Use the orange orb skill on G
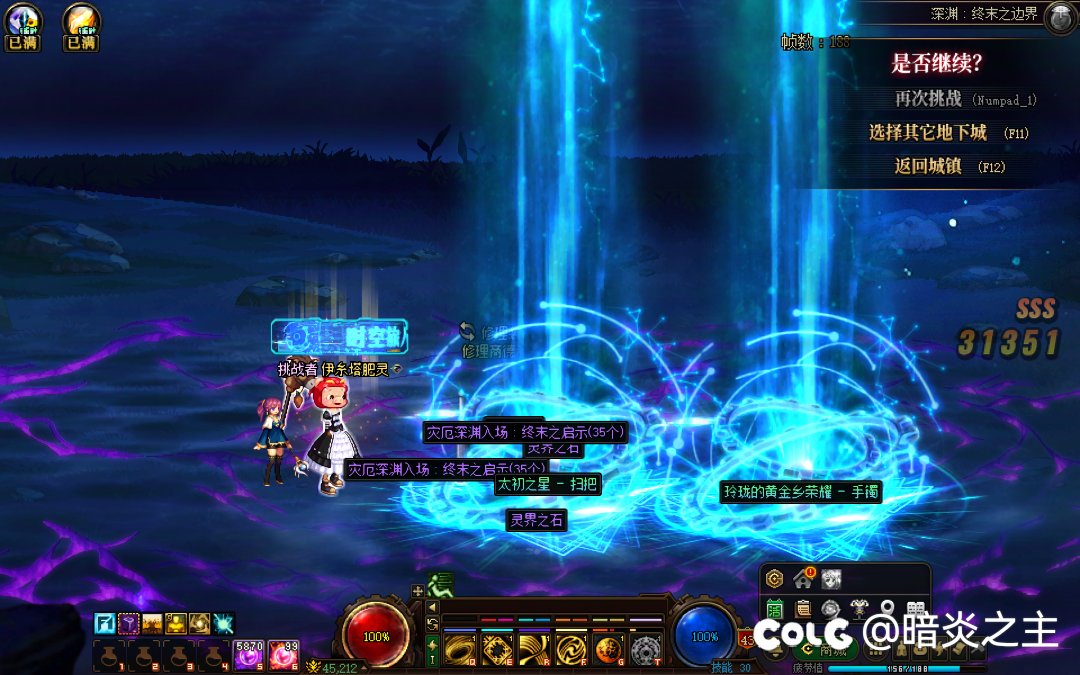1080x675 pixels. [x=608, y=649]
